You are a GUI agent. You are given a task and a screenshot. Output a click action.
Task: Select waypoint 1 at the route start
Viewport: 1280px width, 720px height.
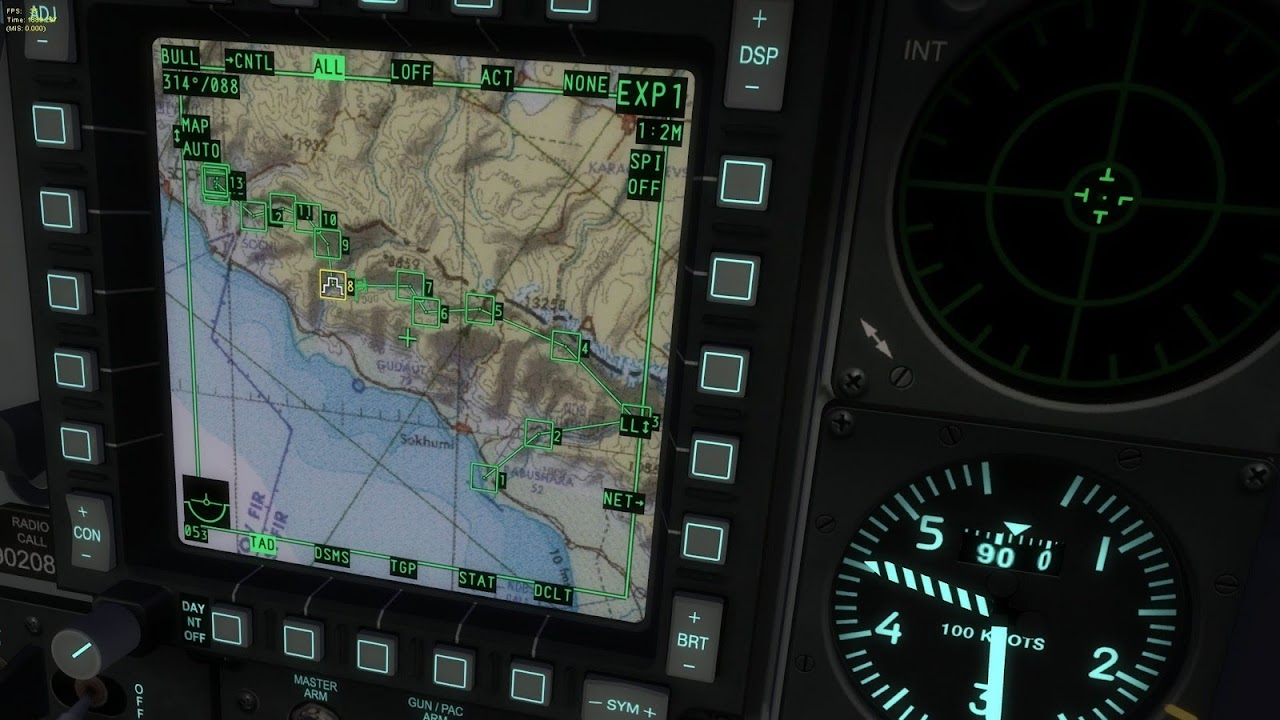482,478
